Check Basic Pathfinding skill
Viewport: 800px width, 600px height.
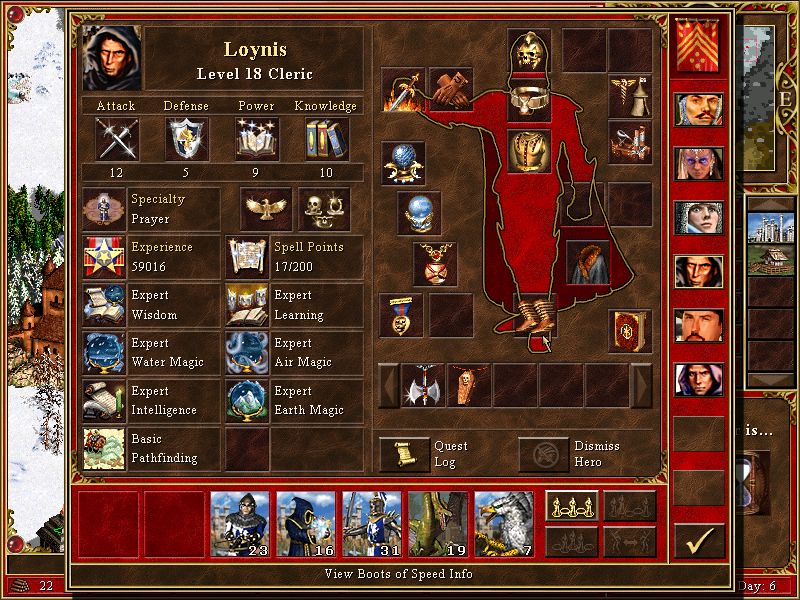(104, 448)
